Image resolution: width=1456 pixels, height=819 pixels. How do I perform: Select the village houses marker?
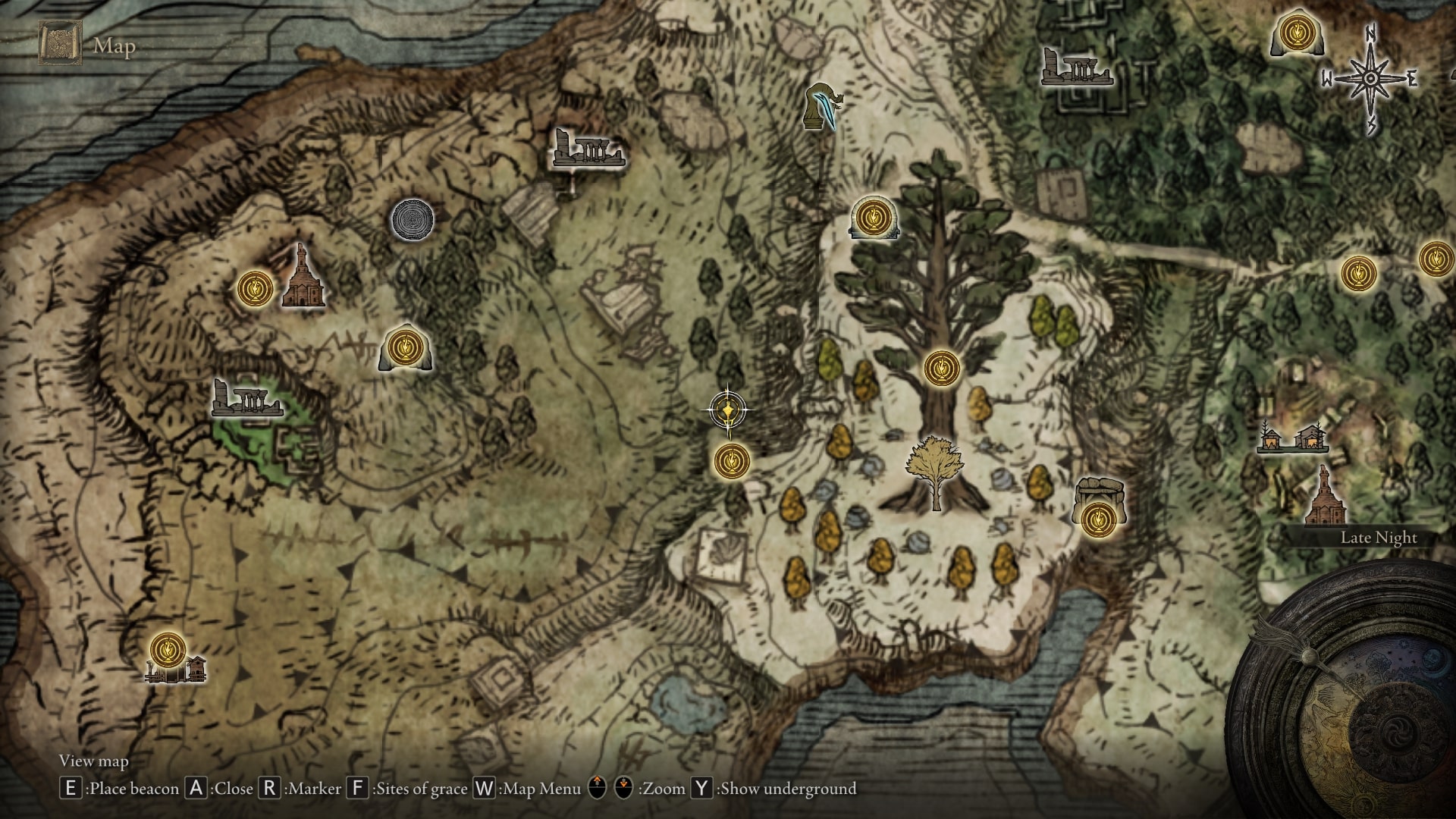pyautogui.click(x=1292, y=438)
